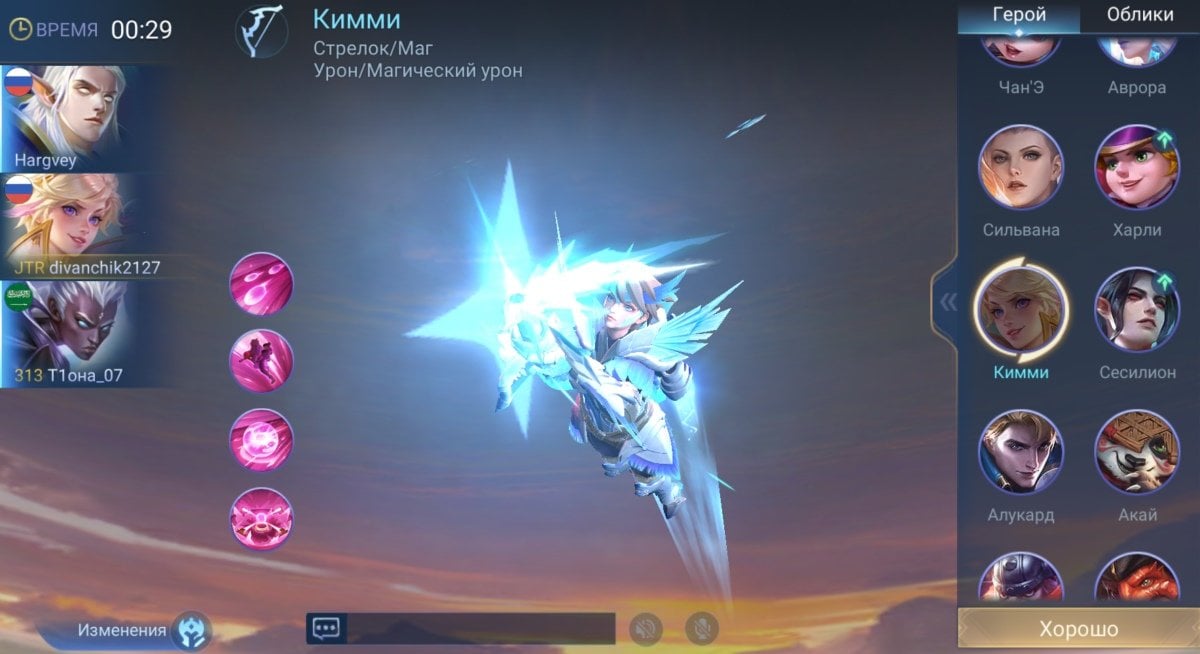Viewport: 1200px width, 654px height.
Task: Click the highlighted Кимми portrait
Action: click(1020, 310)
